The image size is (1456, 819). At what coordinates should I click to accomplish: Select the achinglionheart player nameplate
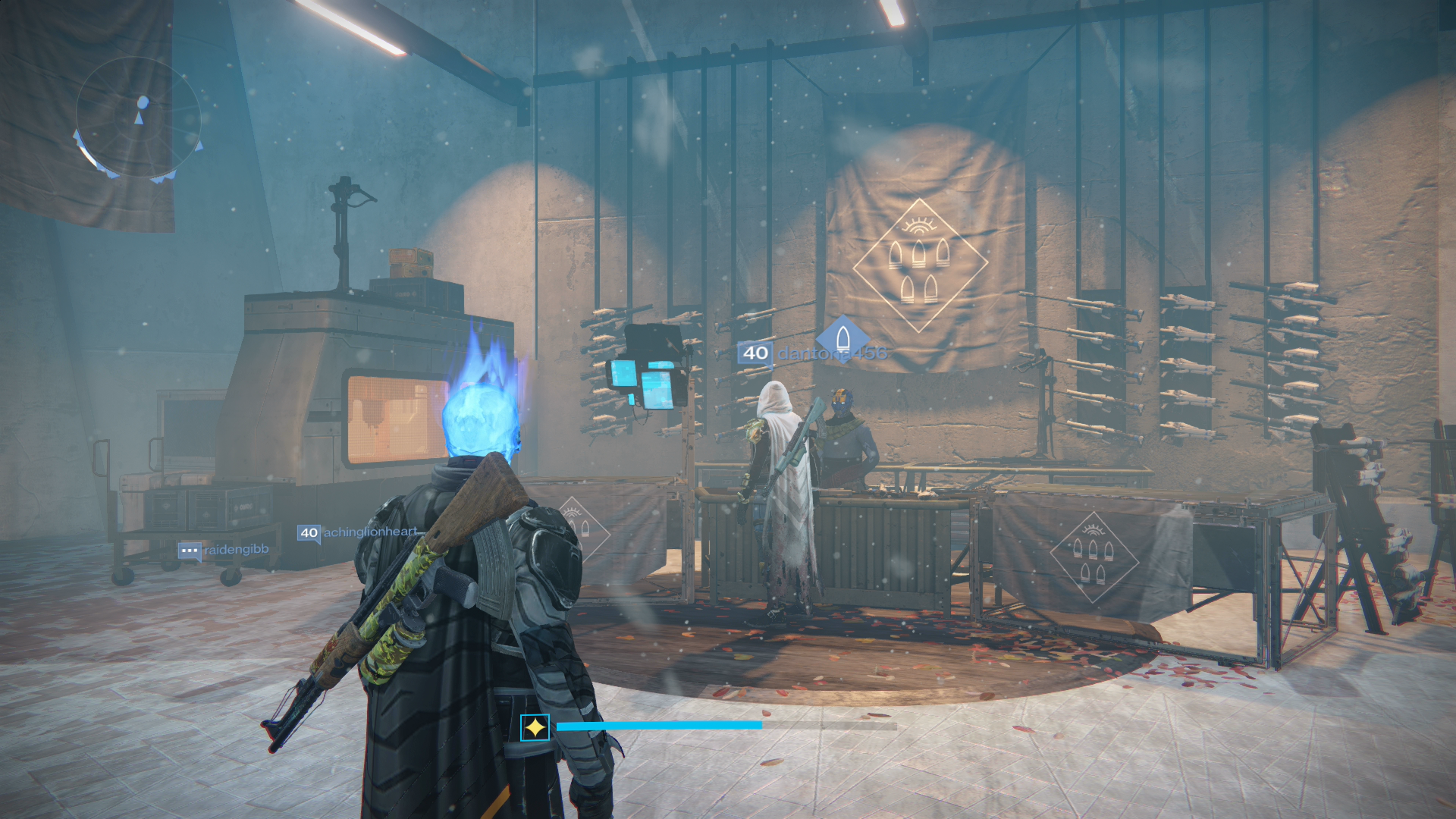tap(358, 532)
